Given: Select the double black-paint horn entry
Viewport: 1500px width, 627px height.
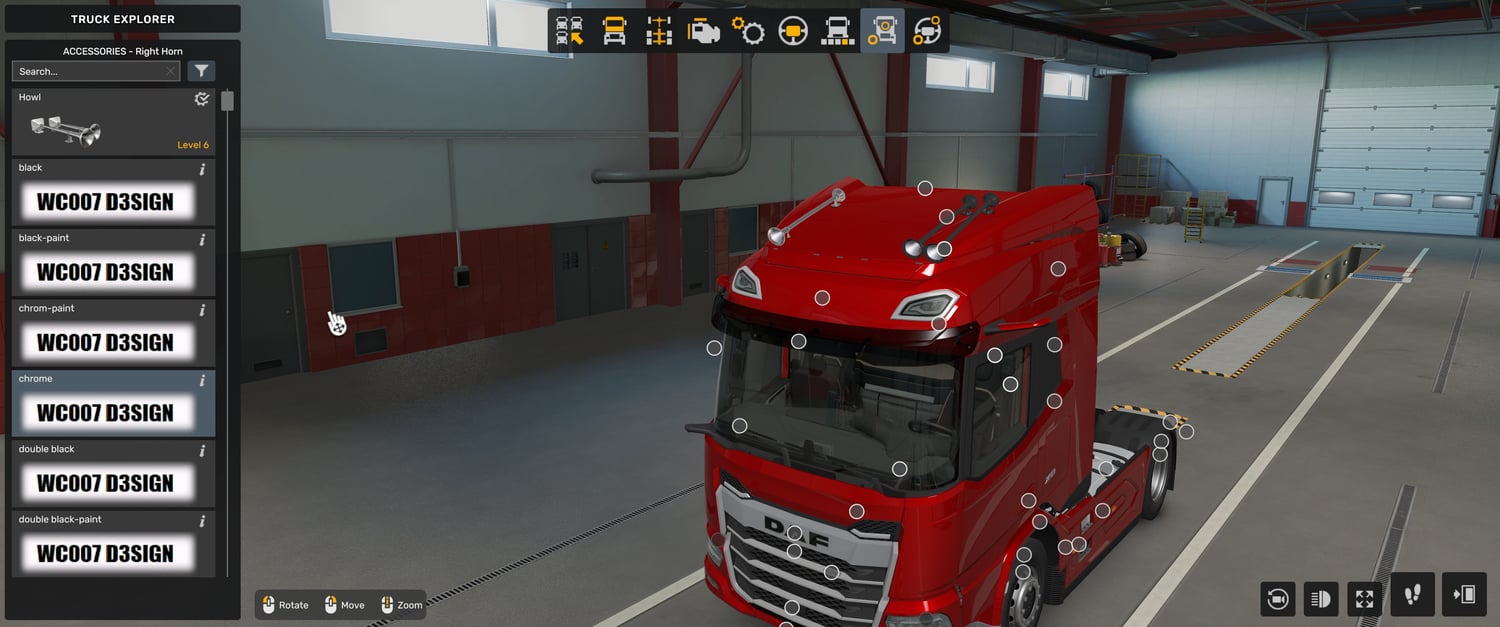Looking at the screenshot, I should (x=114, y=545).
